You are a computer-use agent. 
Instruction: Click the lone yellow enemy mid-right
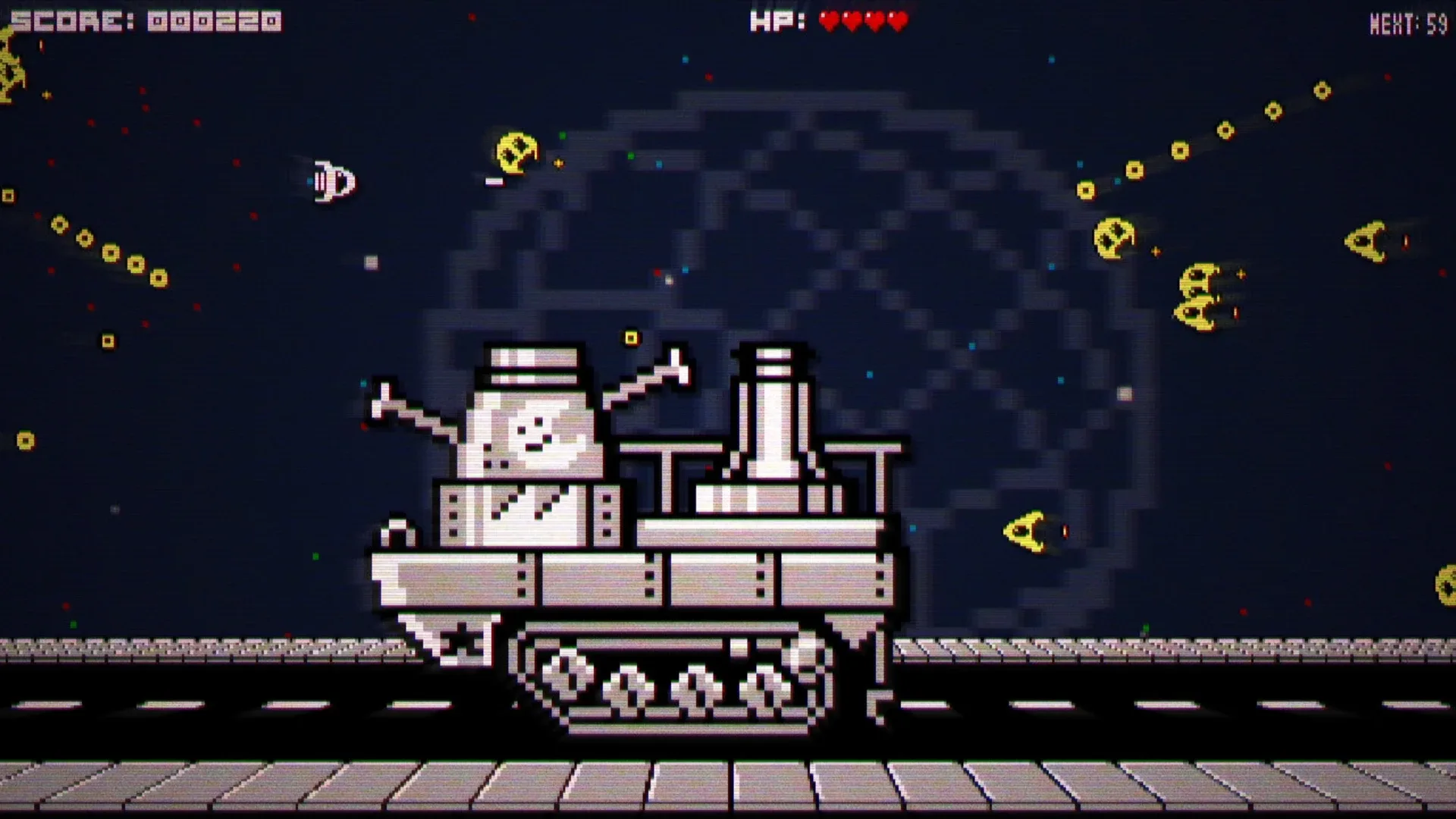pyautogui.click(x=1028, y=531)
